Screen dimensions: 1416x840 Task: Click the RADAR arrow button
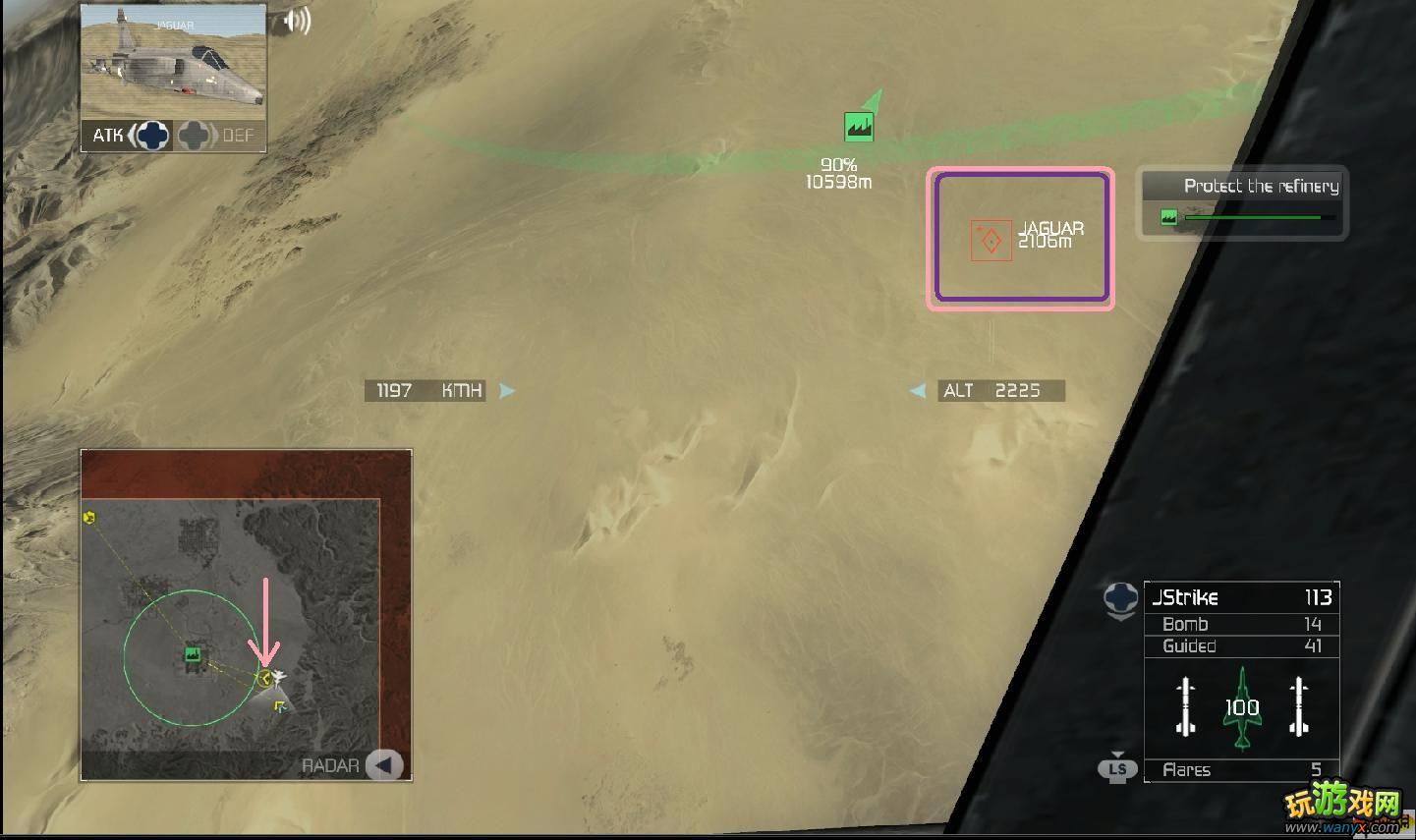point(384,765)
